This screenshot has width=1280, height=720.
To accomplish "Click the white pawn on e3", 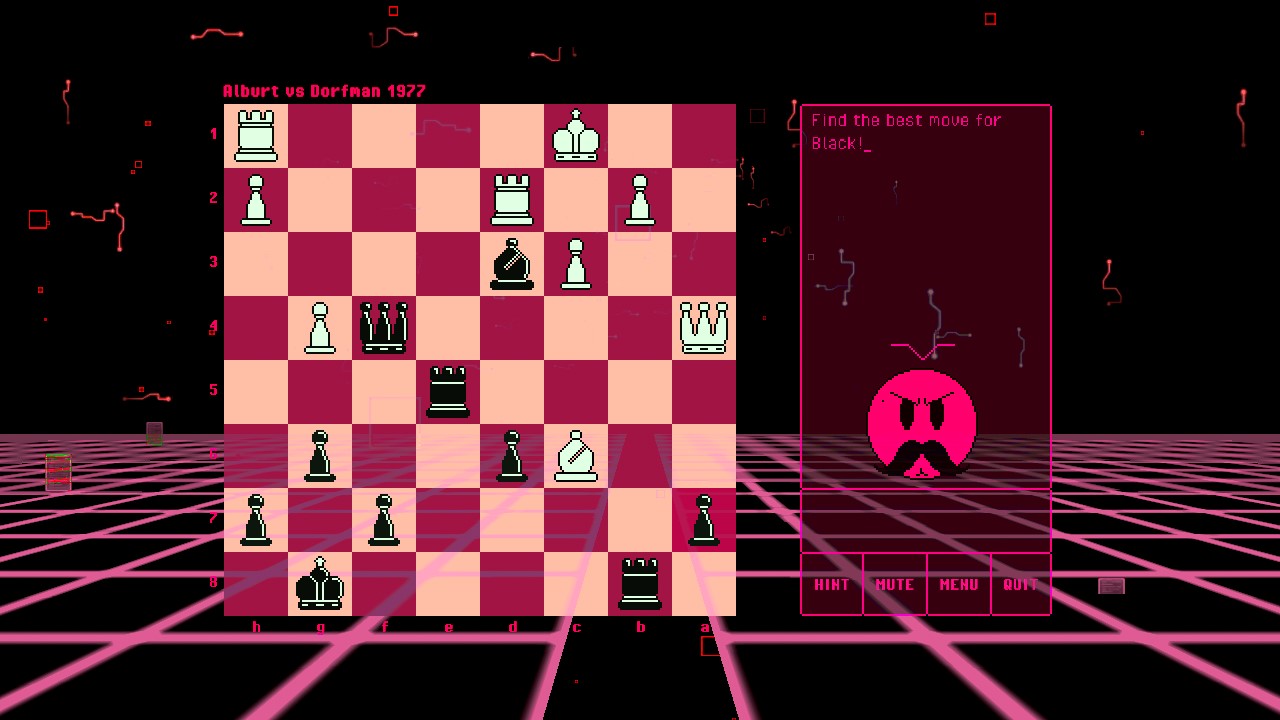I will pyautogui.click(x=576, y=261).
